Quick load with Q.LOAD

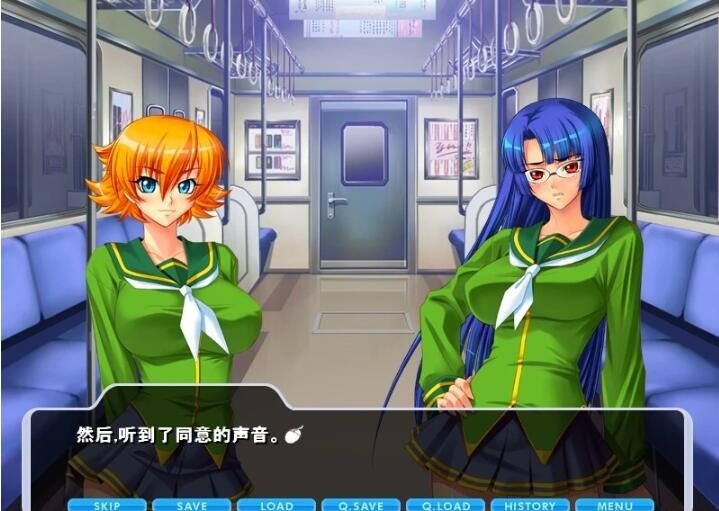pyautogui.click(x=445, y=505)
